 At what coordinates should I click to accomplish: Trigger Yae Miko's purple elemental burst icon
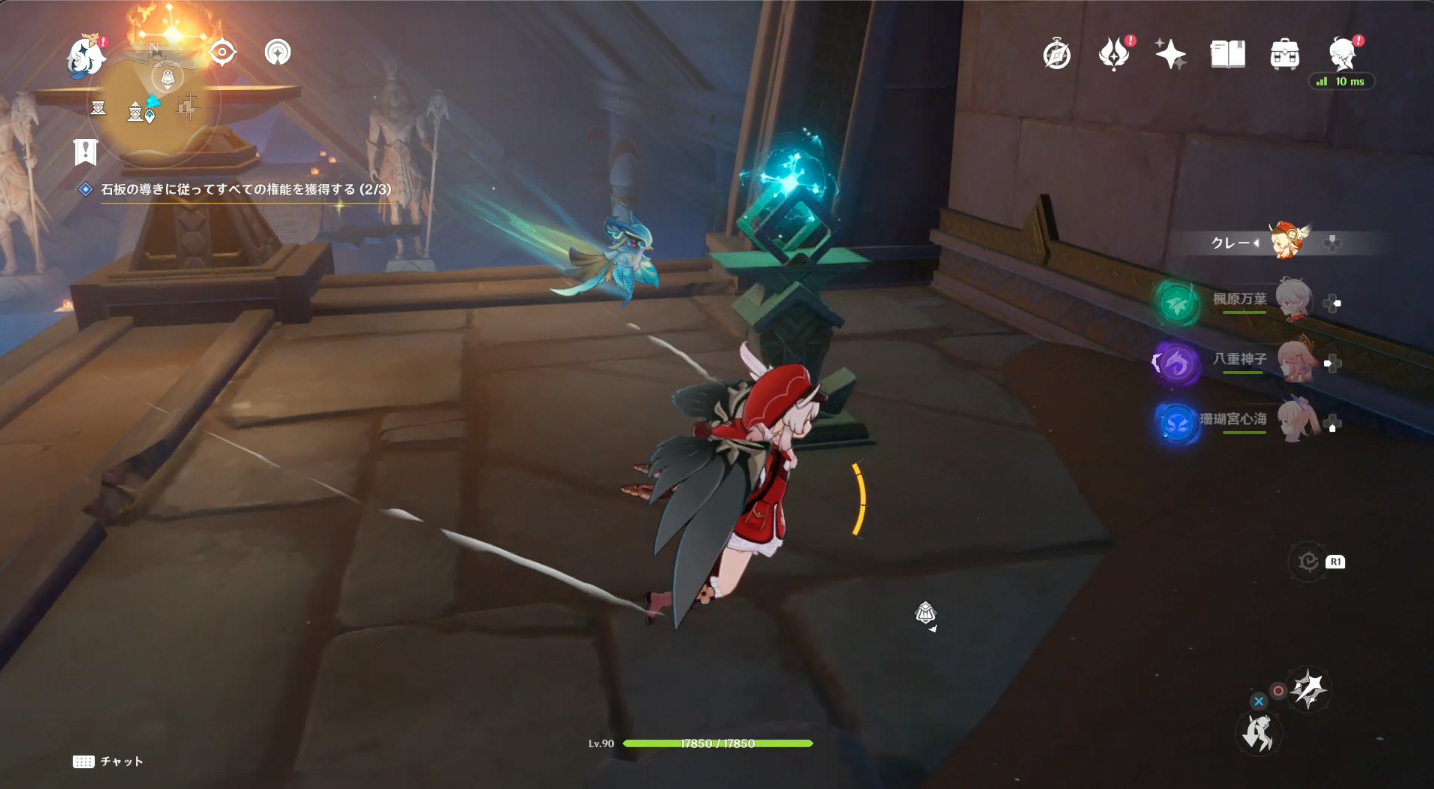1176,364
